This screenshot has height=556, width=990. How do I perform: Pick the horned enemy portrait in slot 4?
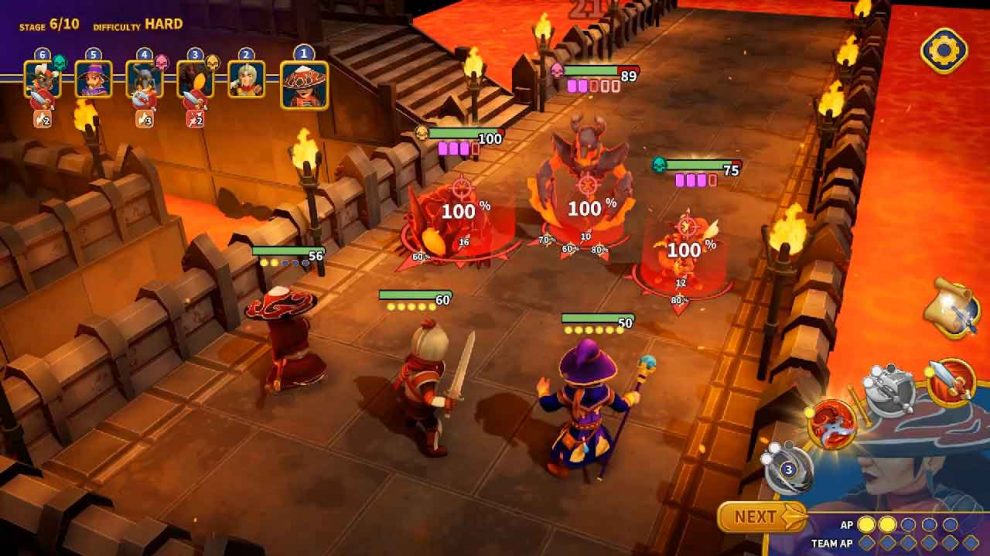(x=144, y=79)
